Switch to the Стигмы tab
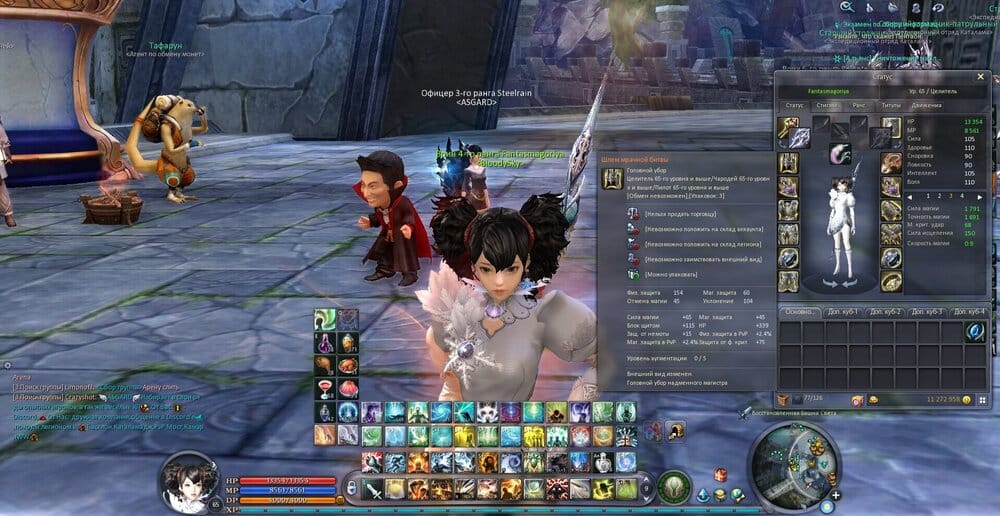The height and width of the screenshot is (516, 1000). tap(827, 103)
